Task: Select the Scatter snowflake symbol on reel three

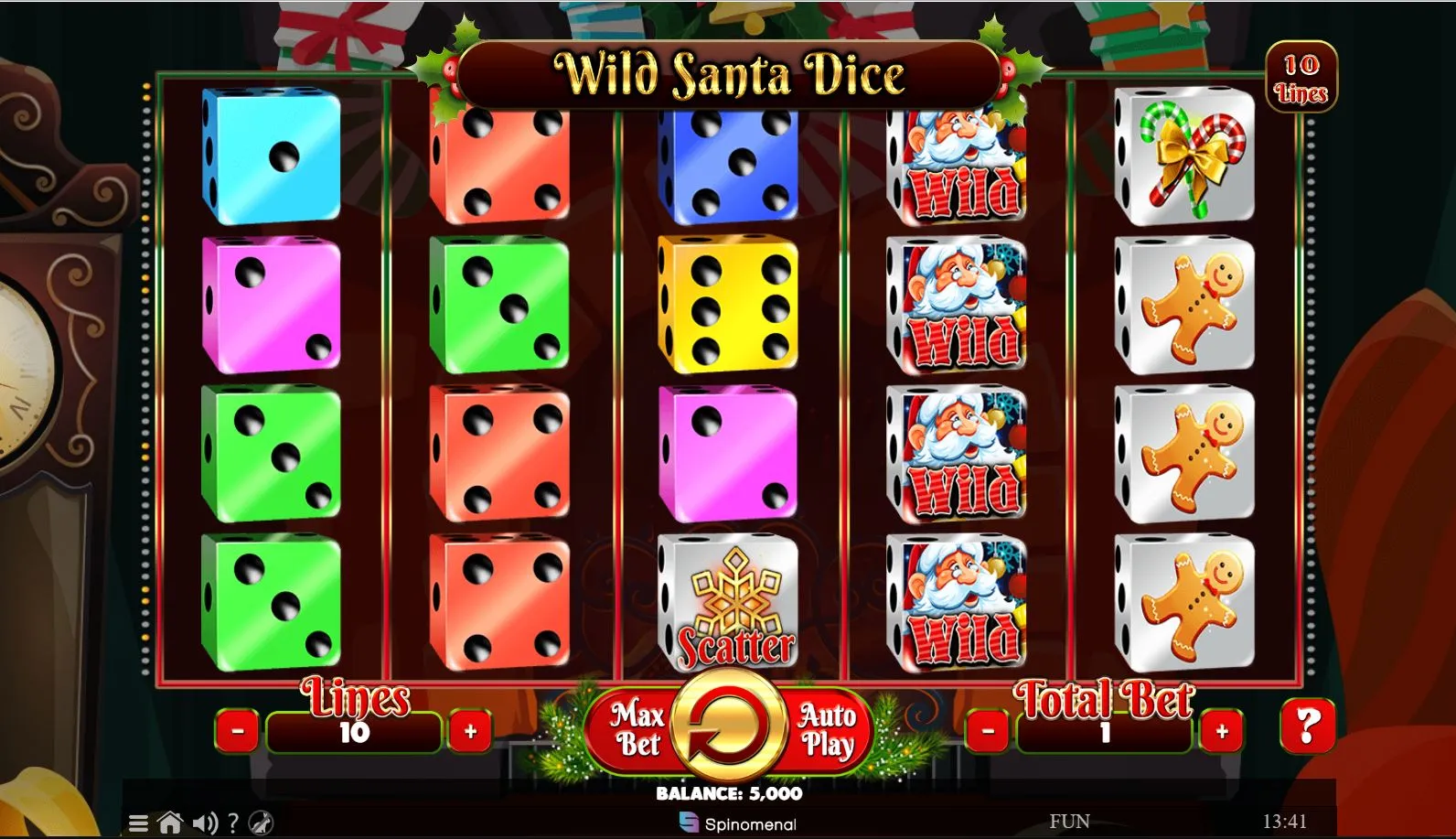Action: pyautogui.click(x=727, y=599)
